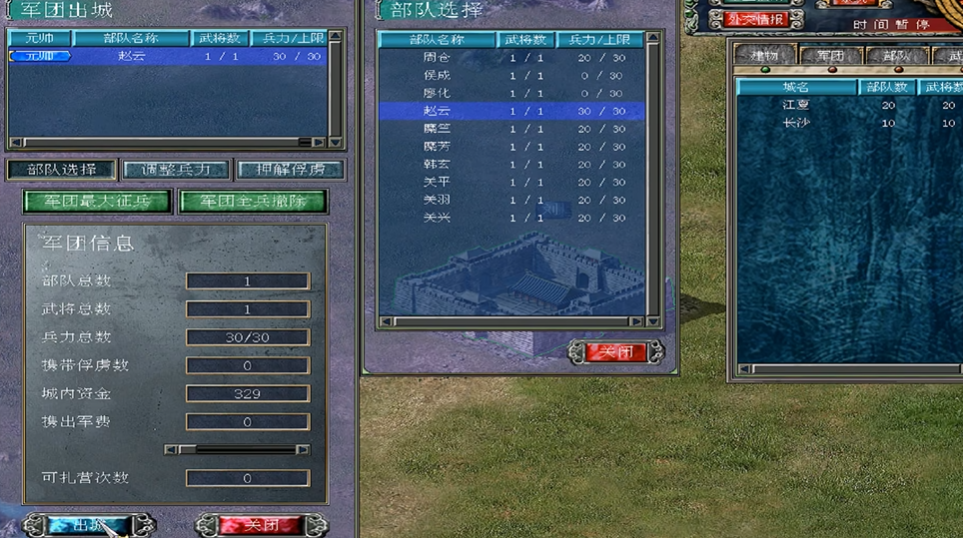Click the 出城 dispatch button
Viewport: 963px width, 538px height.
click(x=88, y=525)
